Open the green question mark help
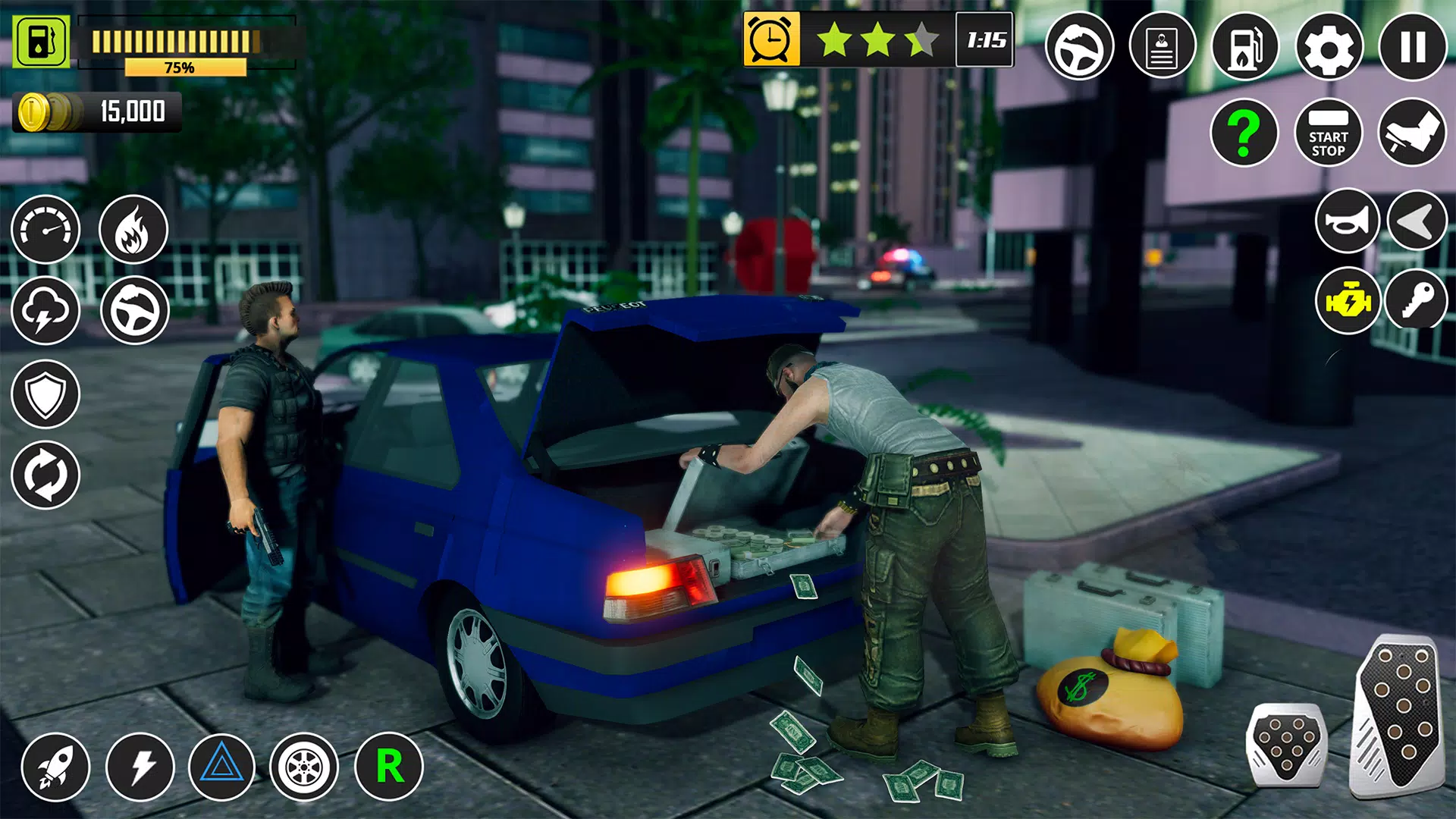This screenshot has width=1456, height=819. (1244, 133)
